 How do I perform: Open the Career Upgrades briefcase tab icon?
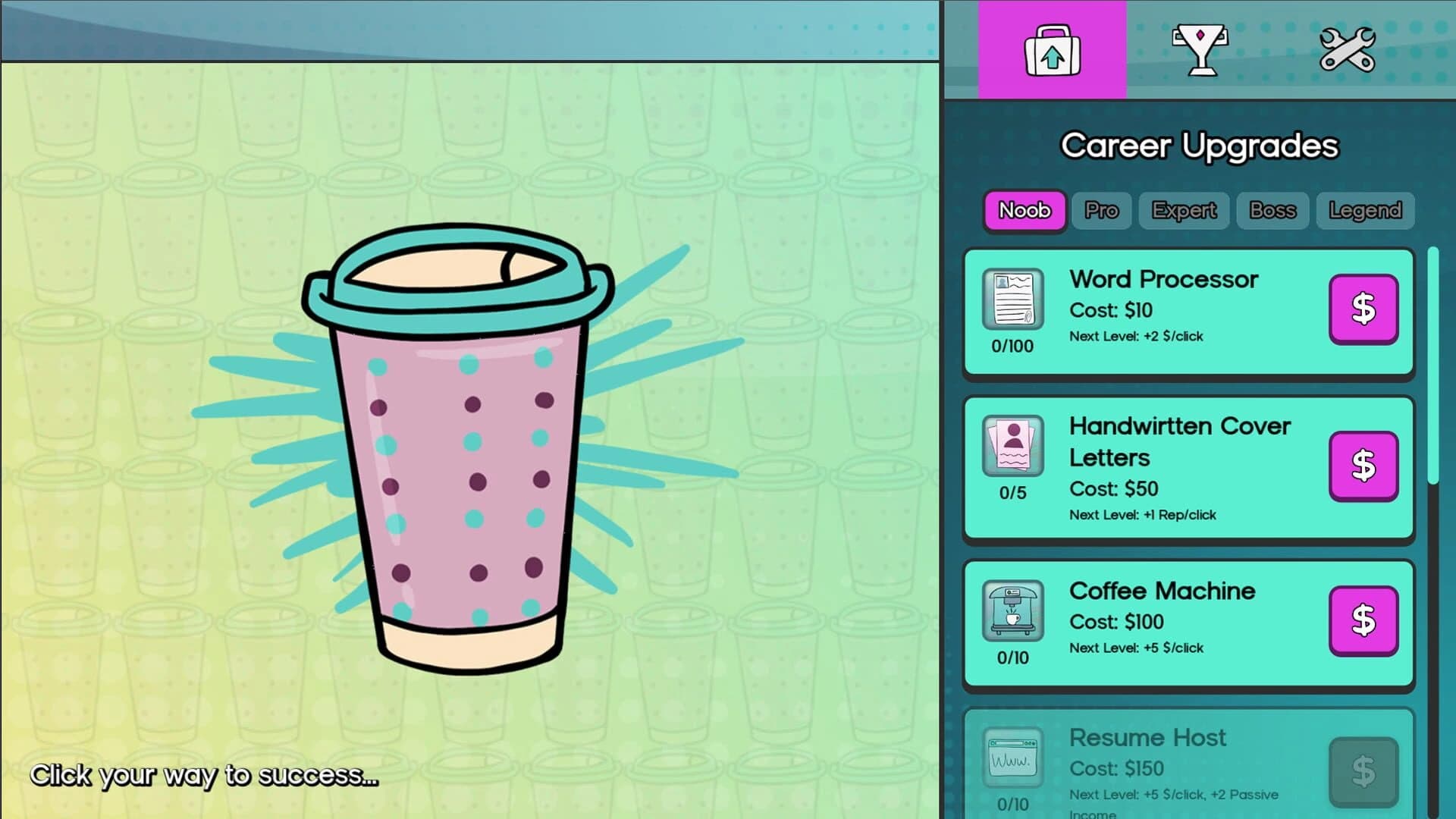pos(1051,51)
